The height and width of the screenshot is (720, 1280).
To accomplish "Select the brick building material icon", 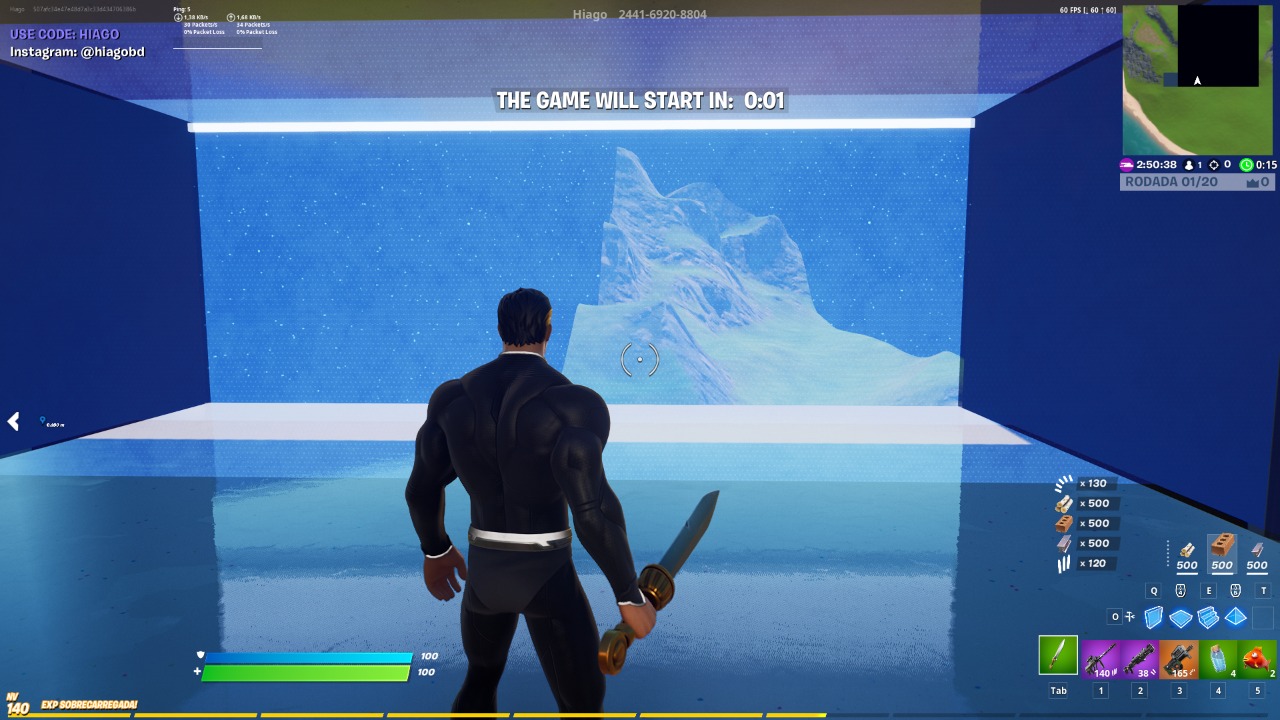I will coord(1222,545).
